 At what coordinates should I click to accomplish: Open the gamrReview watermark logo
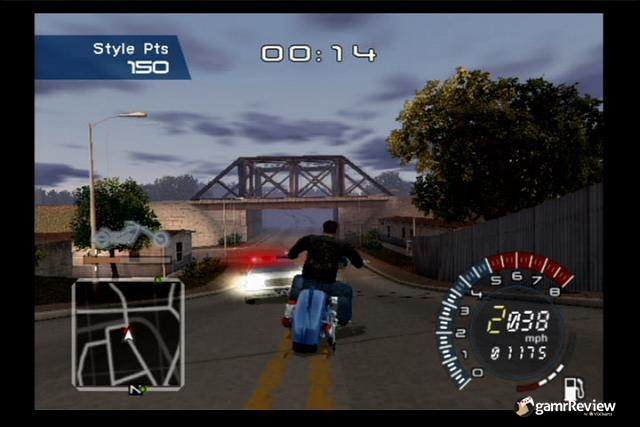tap(566, 407)
